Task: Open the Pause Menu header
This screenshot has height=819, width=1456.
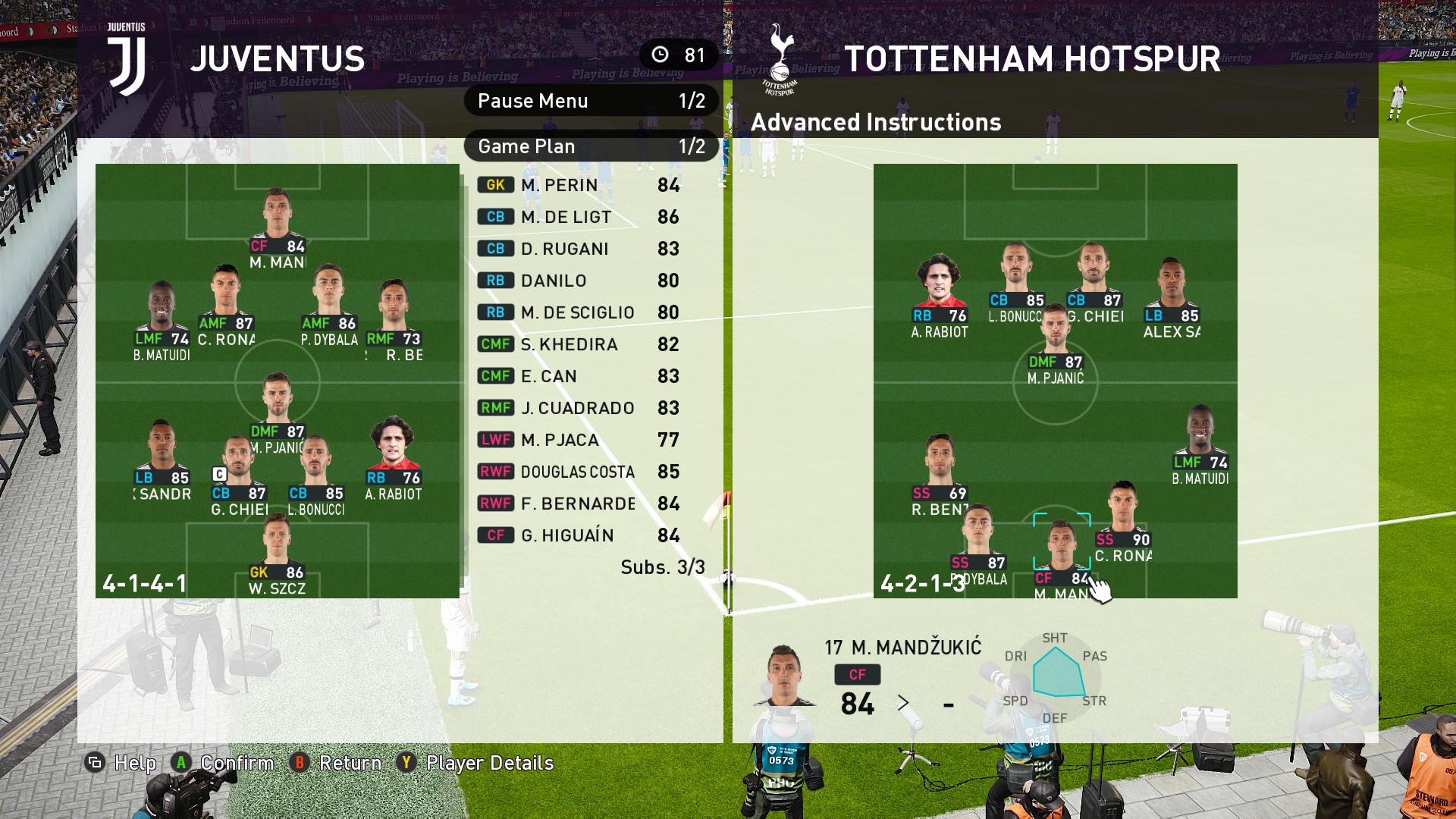Action: 591,101
